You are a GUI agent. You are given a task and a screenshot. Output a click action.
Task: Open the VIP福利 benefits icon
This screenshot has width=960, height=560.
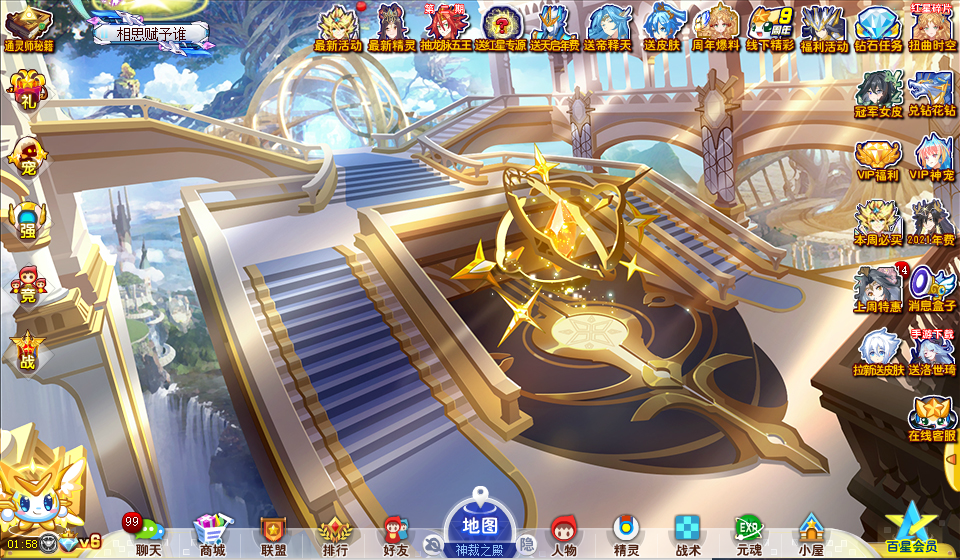tap(878, 160)
